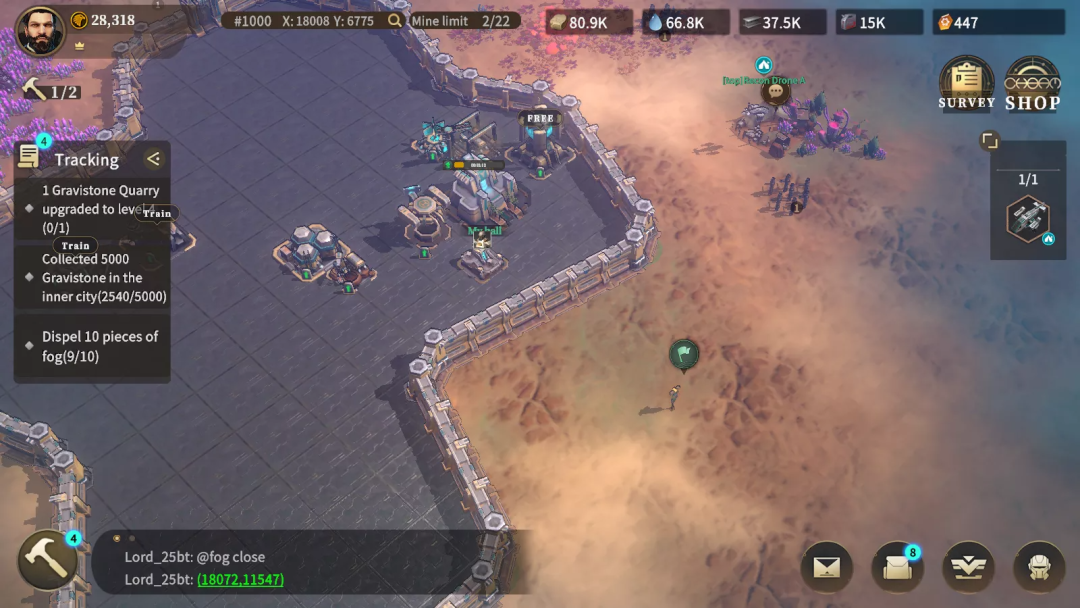Click the green flag map marker
This screenshot has height=608, width=1080.
pos(684,353)
